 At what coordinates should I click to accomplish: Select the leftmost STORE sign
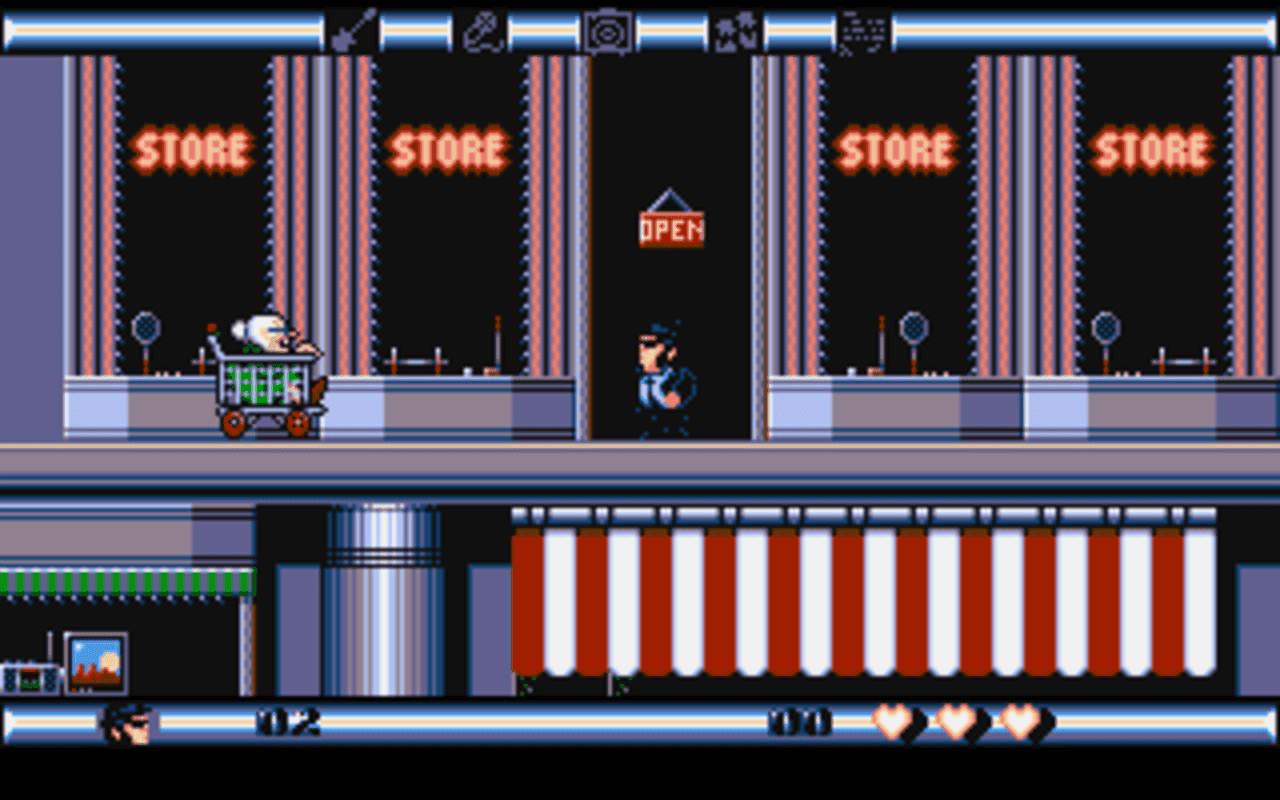tap(194, 148)
